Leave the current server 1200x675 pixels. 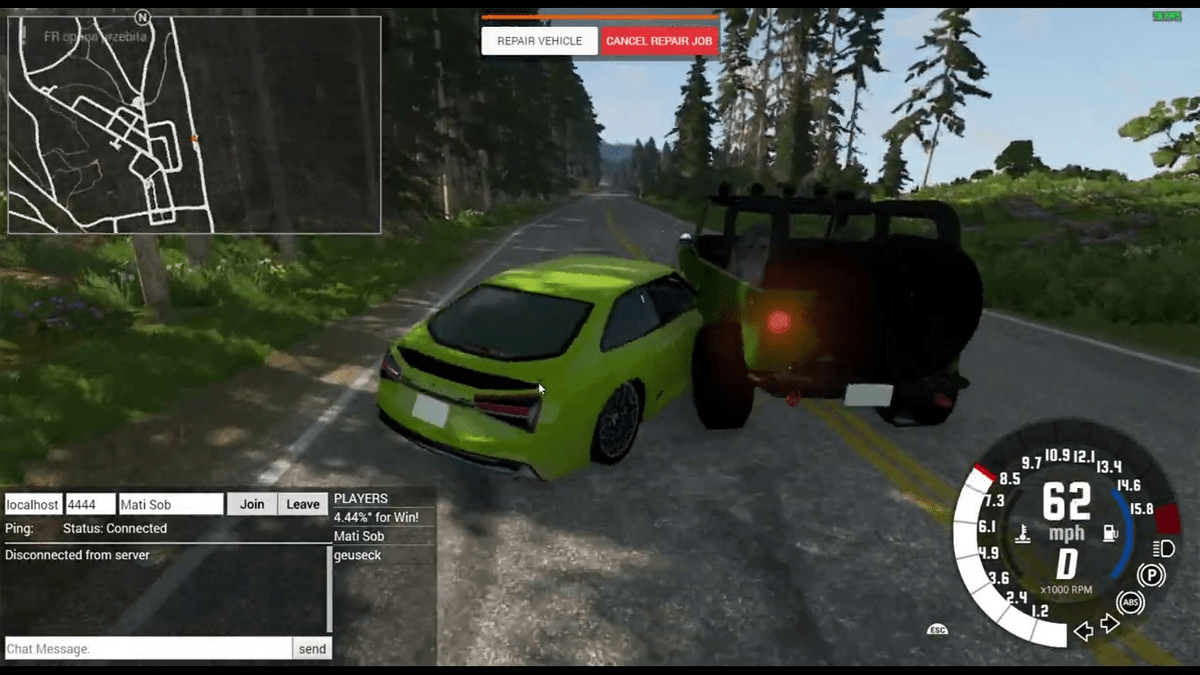coord(303,504)
